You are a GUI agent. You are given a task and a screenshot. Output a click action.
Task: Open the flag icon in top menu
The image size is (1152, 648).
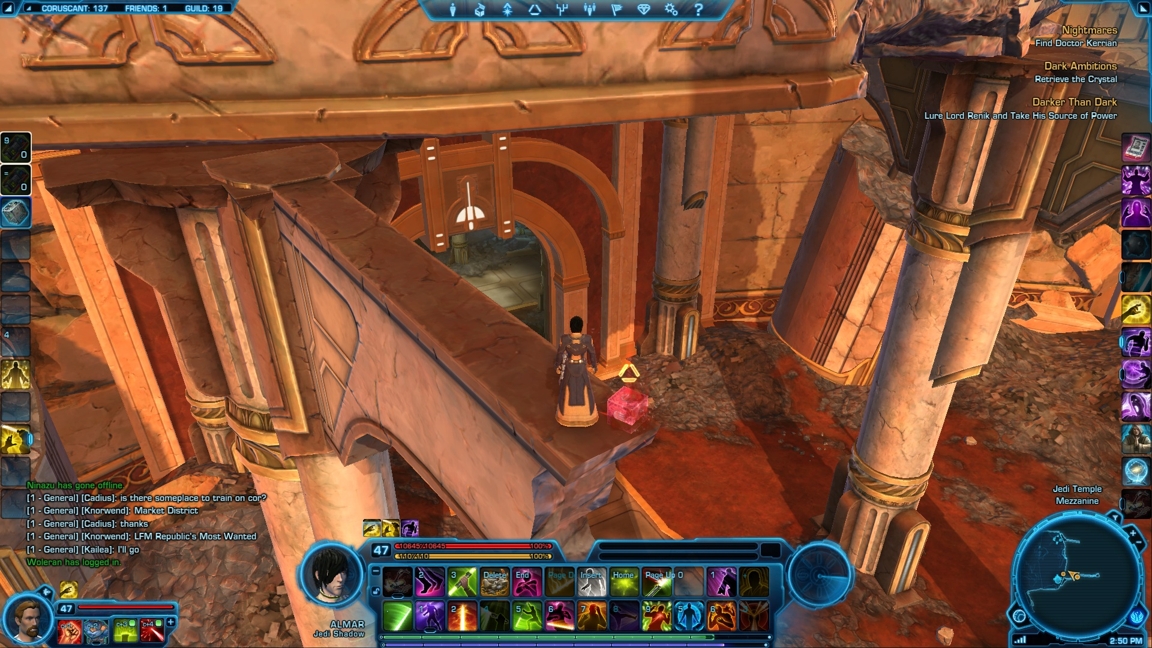click(x=616, y=10)
